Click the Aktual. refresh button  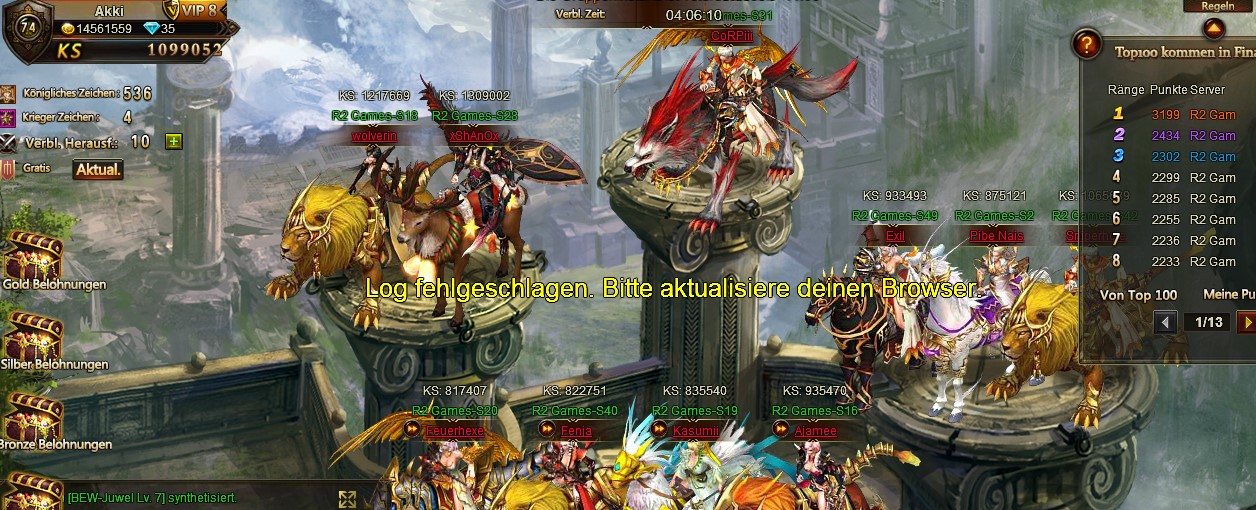click(x=98, y=170)
